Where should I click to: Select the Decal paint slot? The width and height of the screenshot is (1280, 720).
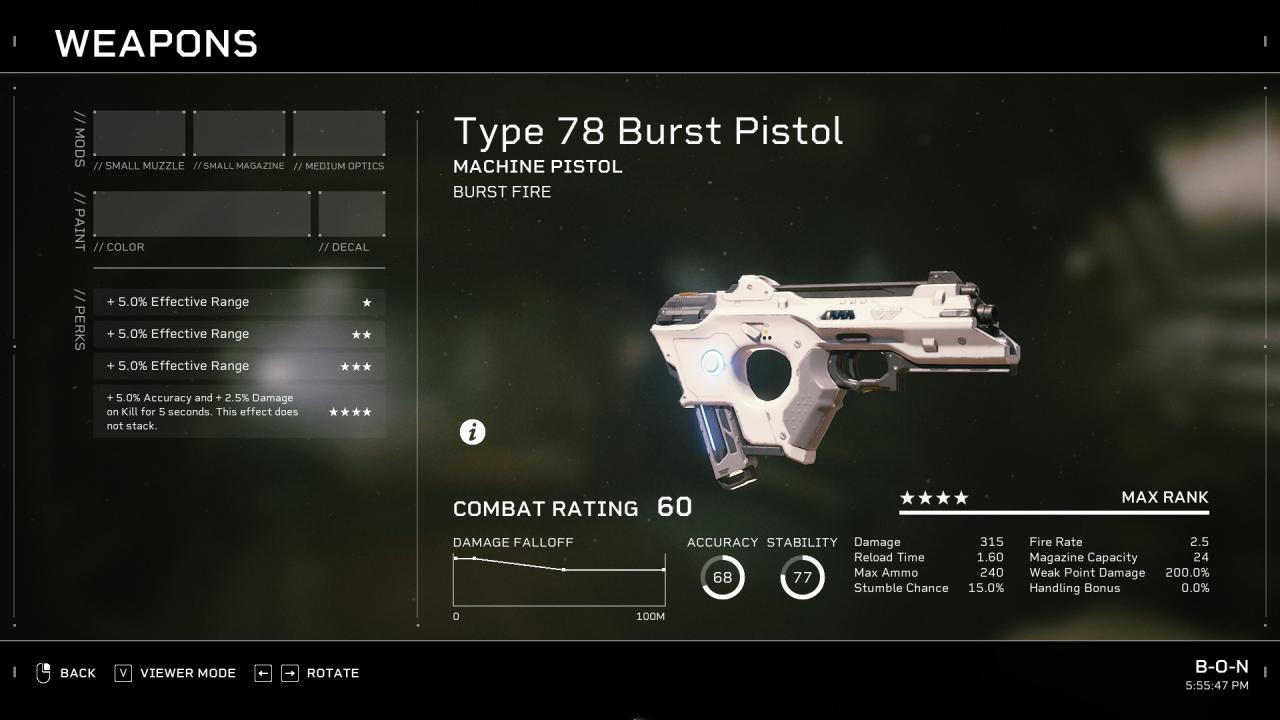[x=351, y=214]
